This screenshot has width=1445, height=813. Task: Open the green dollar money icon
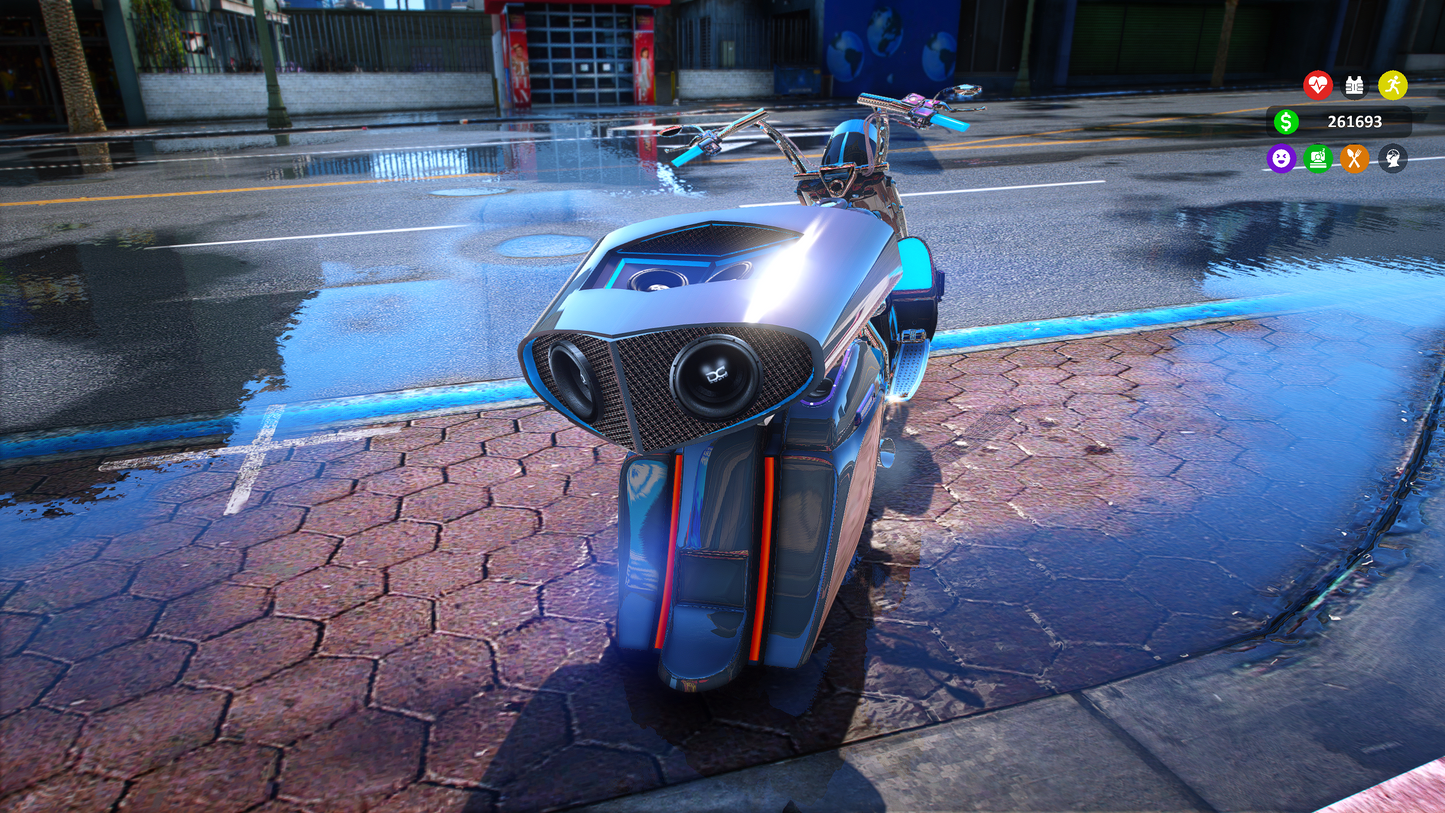1286,122
